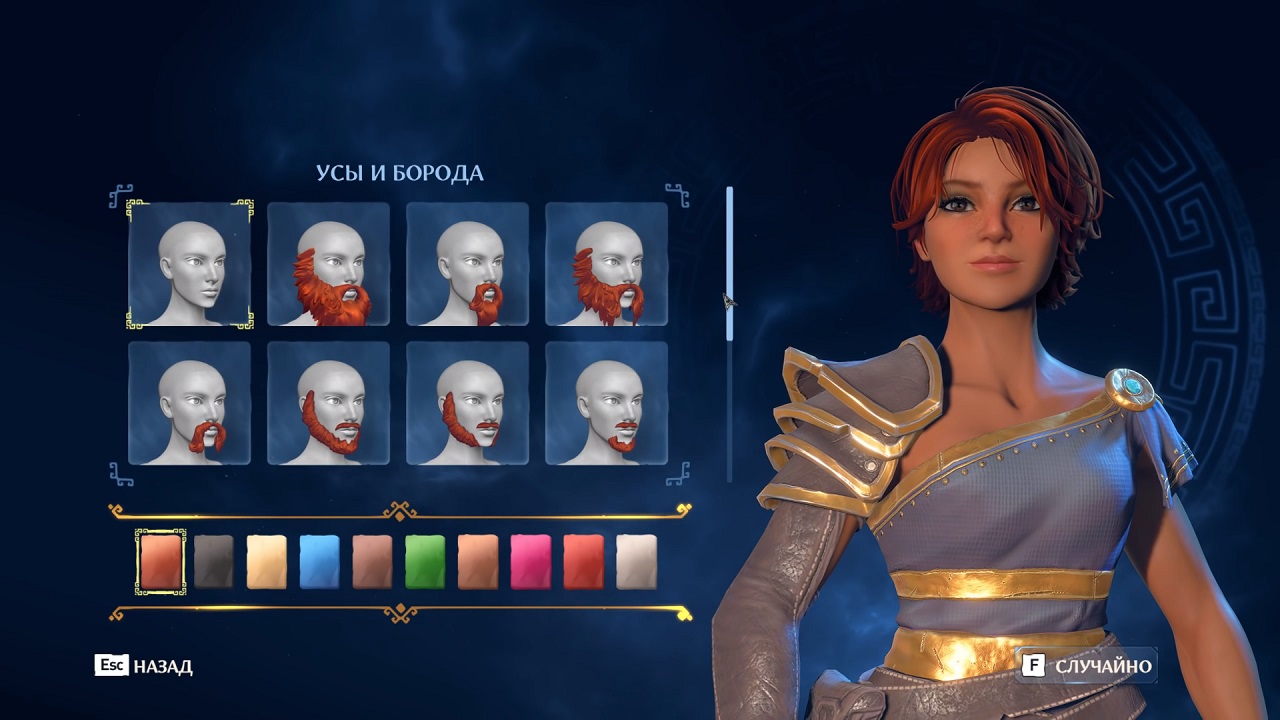Screen dimensions: 1280x720
Task: Pick the goatee with mustache style
Action: (x=468, y=265)
